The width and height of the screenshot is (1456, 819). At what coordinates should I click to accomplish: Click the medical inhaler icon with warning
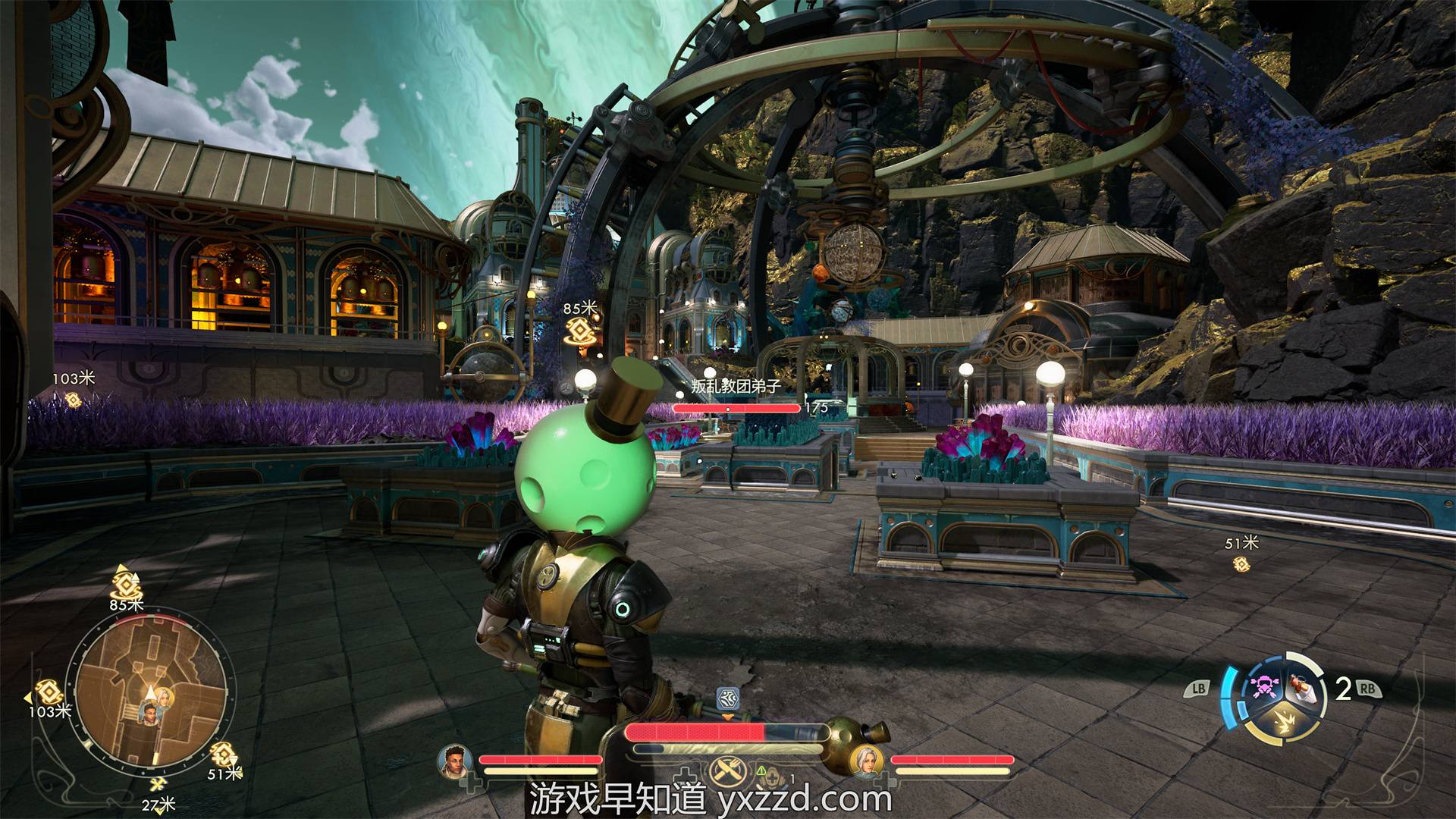coord(771,775)
